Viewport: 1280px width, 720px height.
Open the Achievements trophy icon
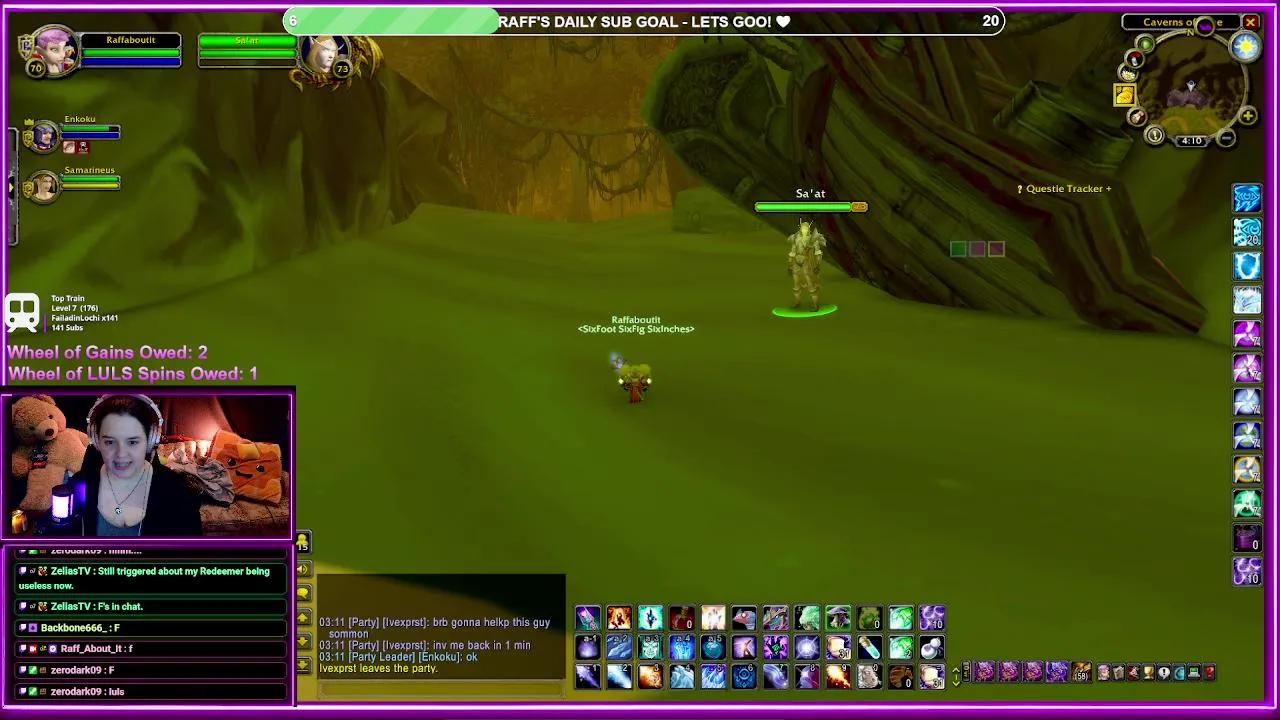click(x=1148, y=672)
